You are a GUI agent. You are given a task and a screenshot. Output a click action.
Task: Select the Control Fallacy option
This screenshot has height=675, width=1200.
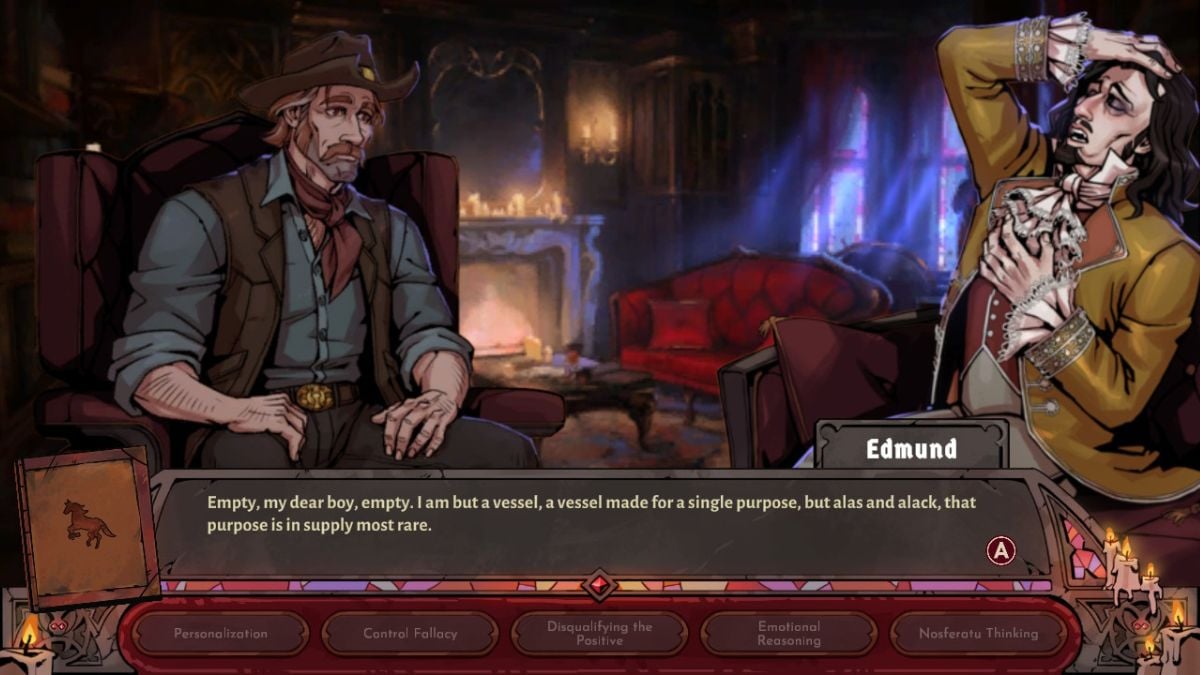(x=410, y=633)
